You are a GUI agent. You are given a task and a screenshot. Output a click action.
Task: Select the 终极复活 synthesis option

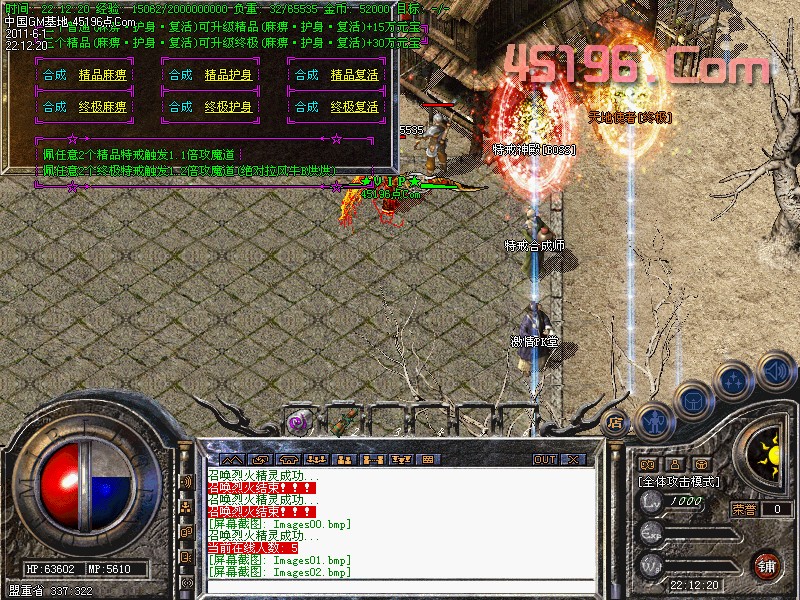355,107
